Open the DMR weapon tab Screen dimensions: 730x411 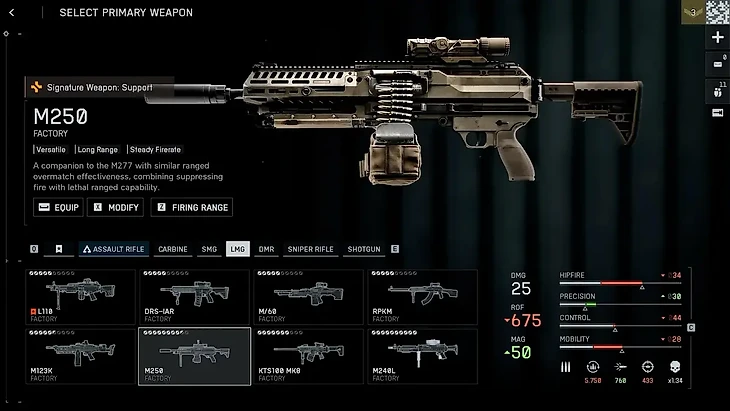coord(267,249)
